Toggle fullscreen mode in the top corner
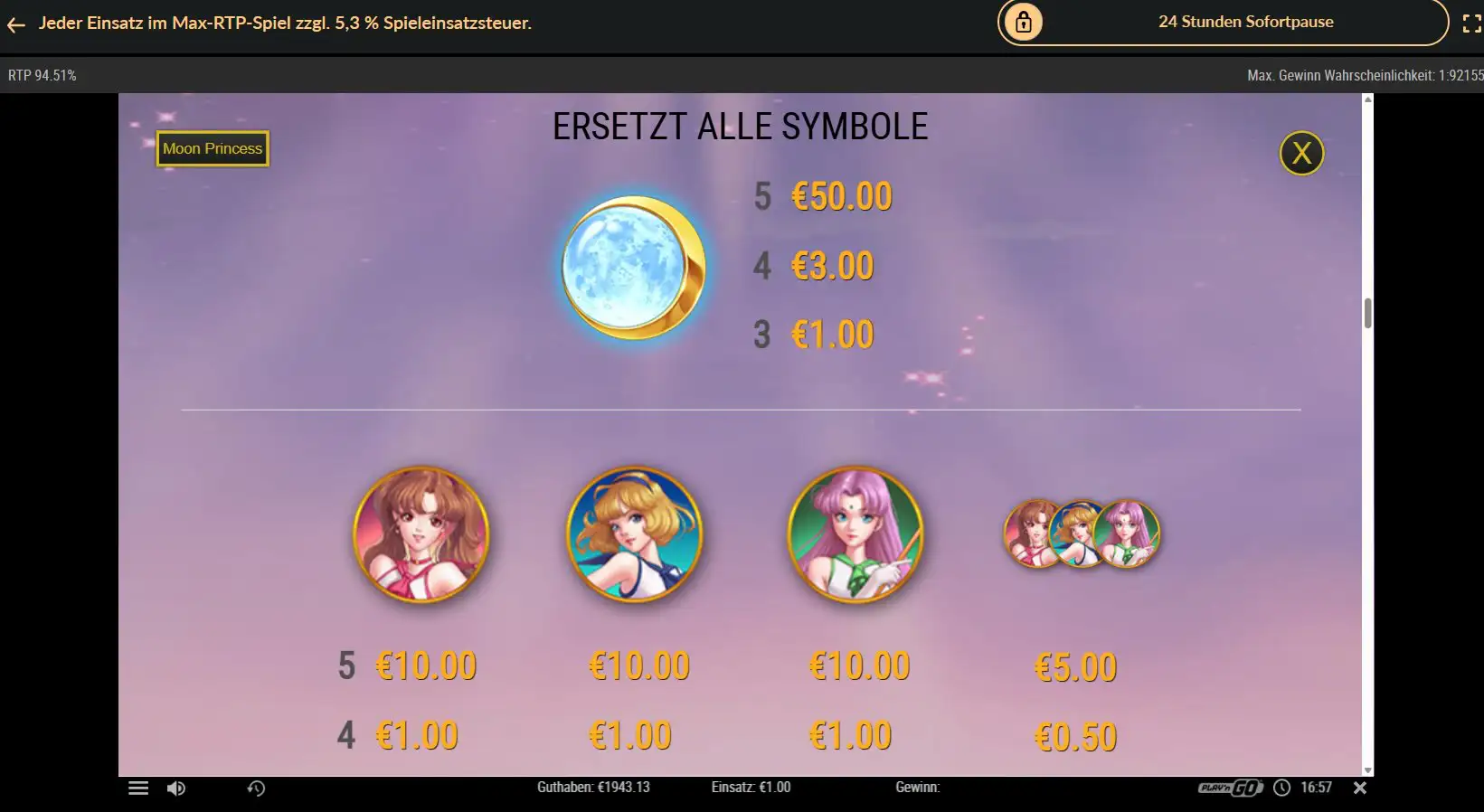This screenshot has height=812, width=1484. pos(1472,23)
